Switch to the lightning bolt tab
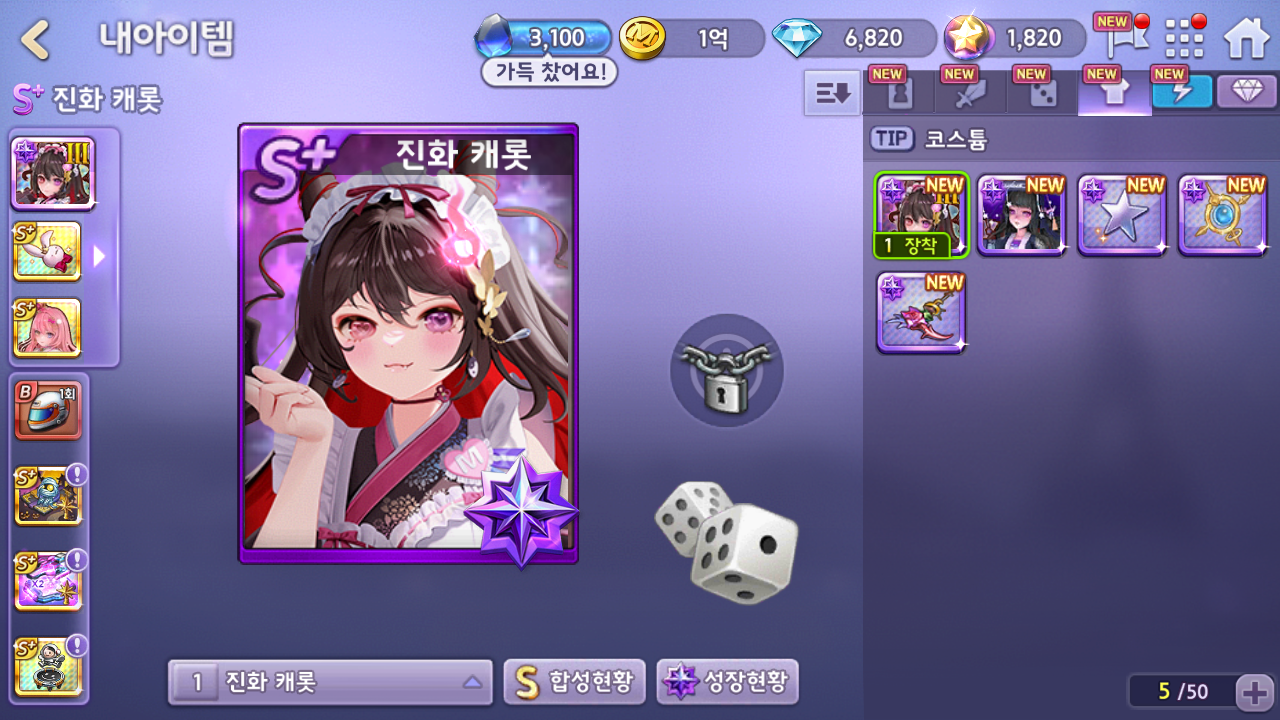The height and width of the screenshot is (720, 1280). point(1181,92)
